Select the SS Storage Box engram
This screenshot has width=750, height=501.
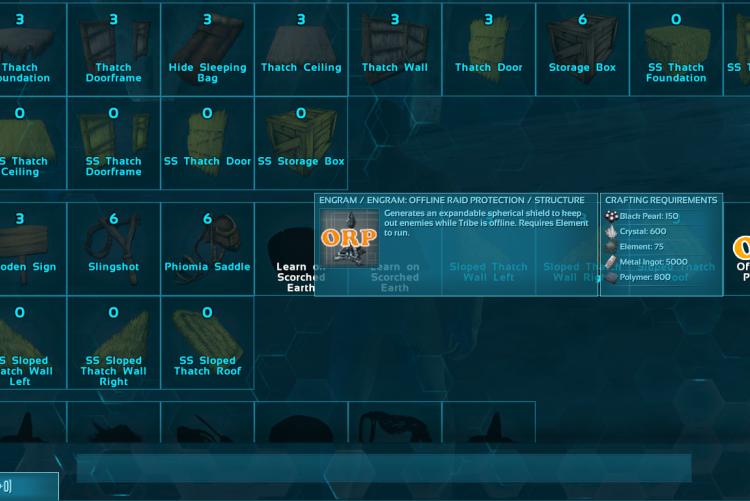pyautogui.click(x=301, y=142)
